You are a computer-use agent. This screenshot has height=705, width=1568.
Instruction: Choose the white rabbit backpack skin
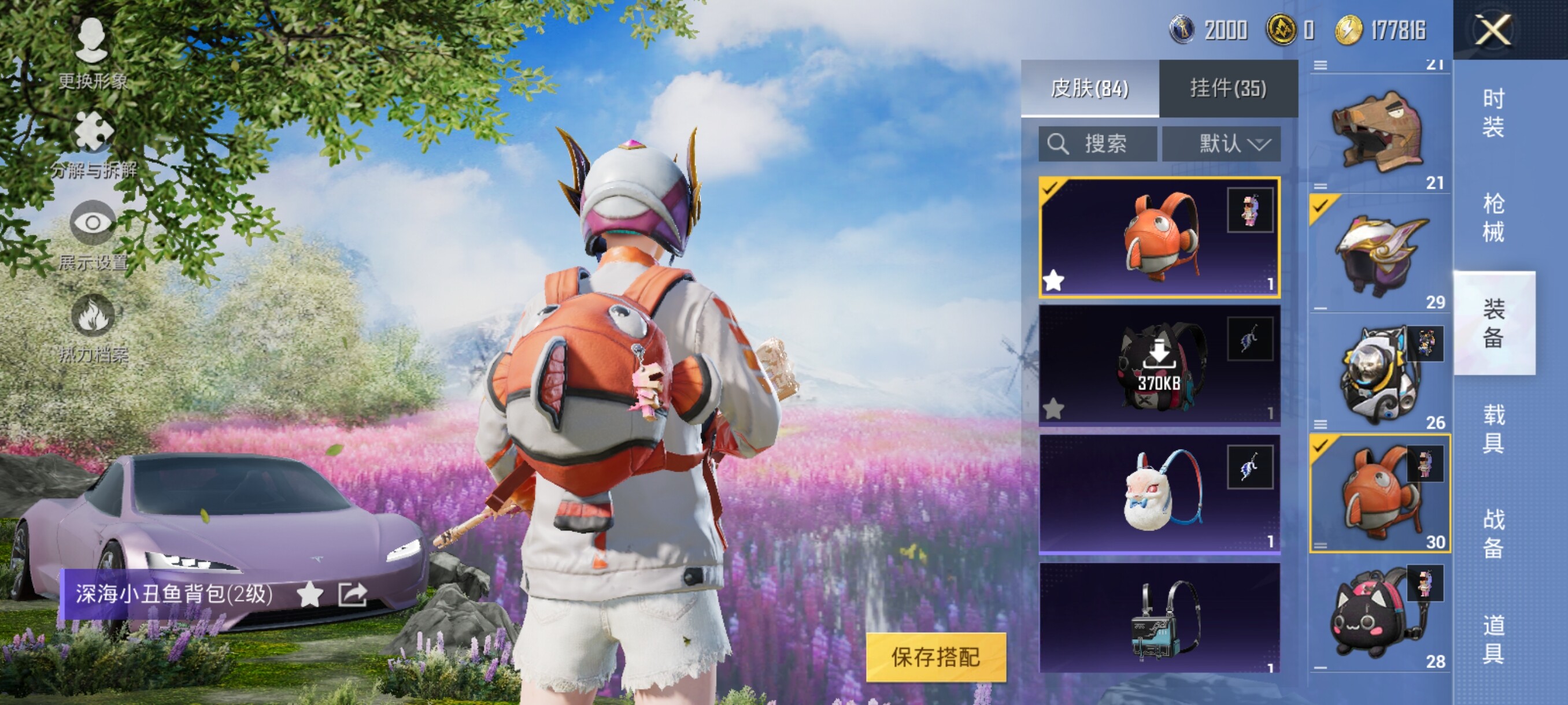click(x=1159, y=493)
